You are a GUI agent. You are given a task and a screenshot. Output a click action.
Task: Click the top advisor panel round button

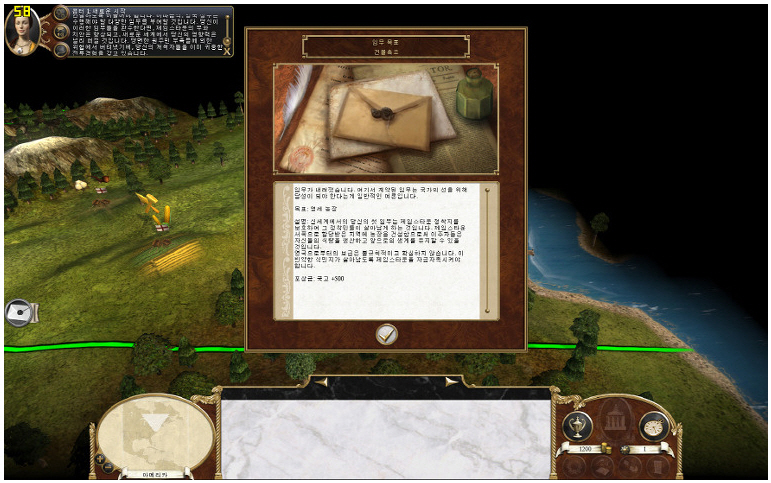point(61,14)
